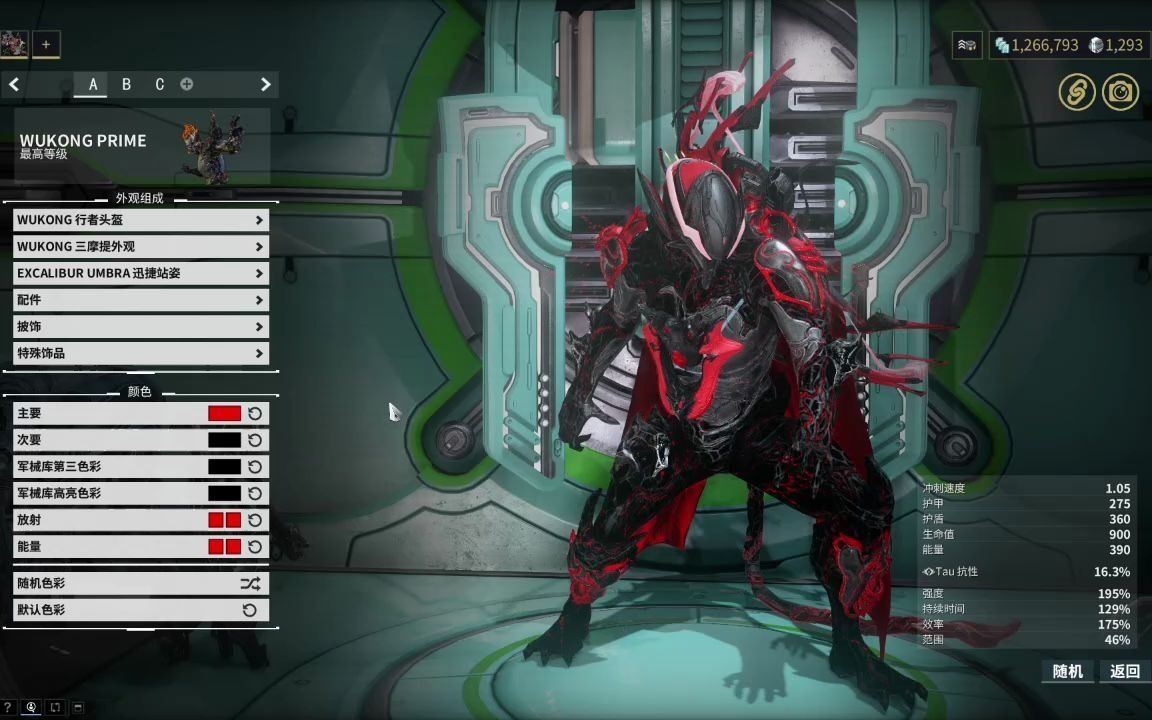Choose the 军械库高亮色彩 accent color swatch
The height and width of the screenshot is (720, 1152).
(224, 493)
